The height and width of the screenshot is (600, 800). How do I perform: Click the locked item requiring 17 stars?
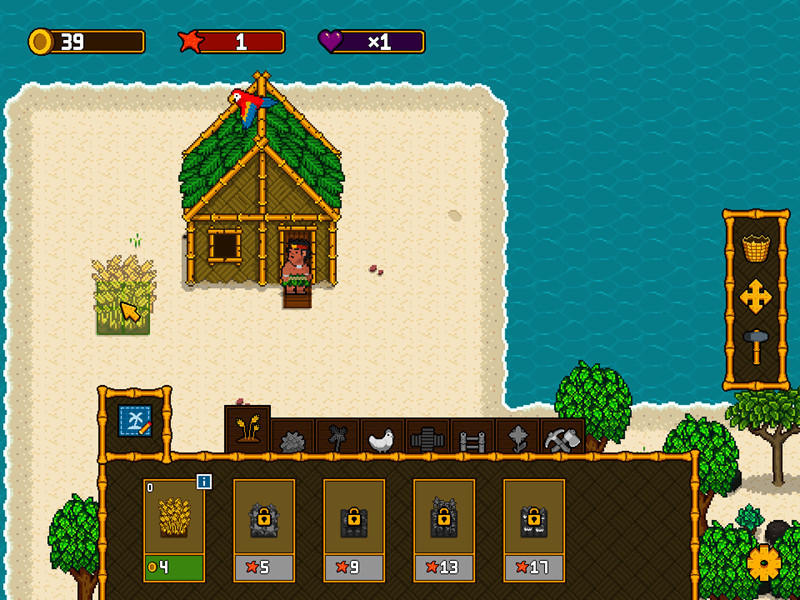click(534, 529)
